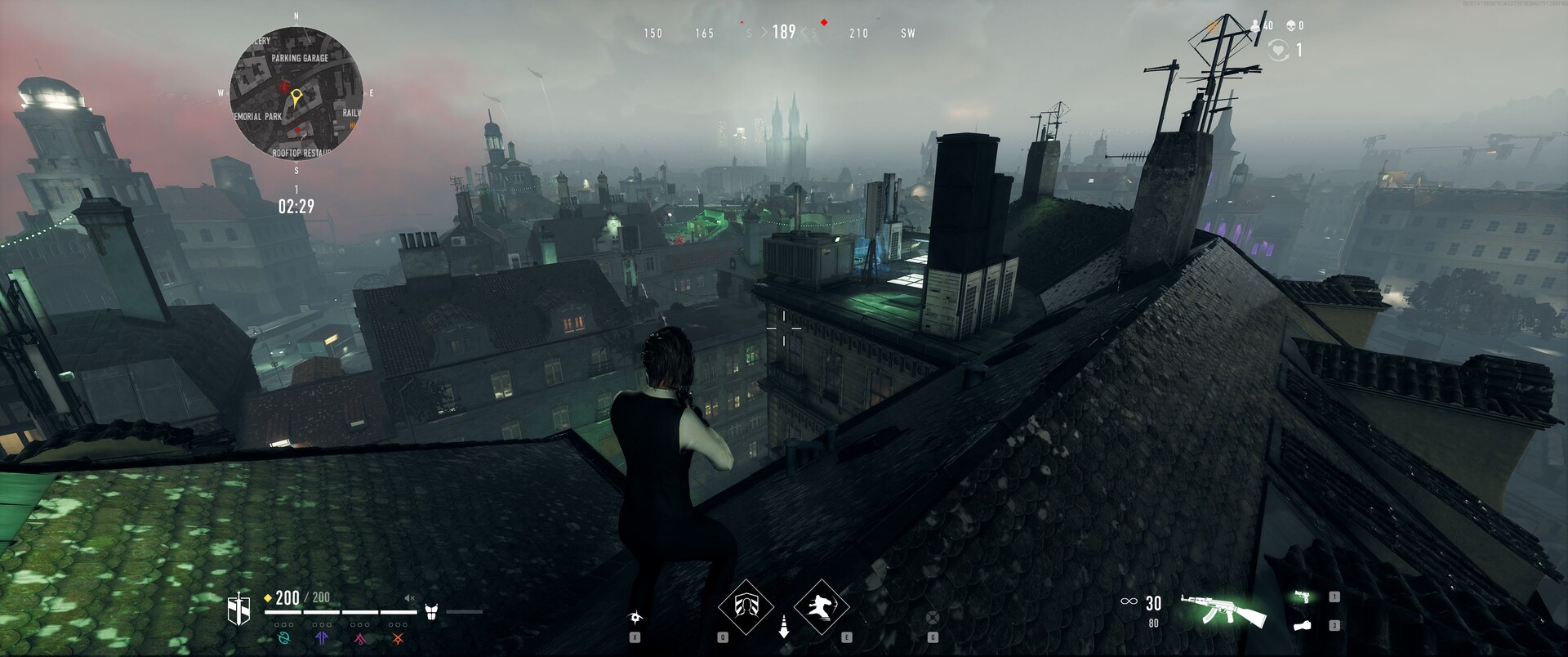Click the muted speaker icon
This screenshot has height=657, width=1568.
411,598
